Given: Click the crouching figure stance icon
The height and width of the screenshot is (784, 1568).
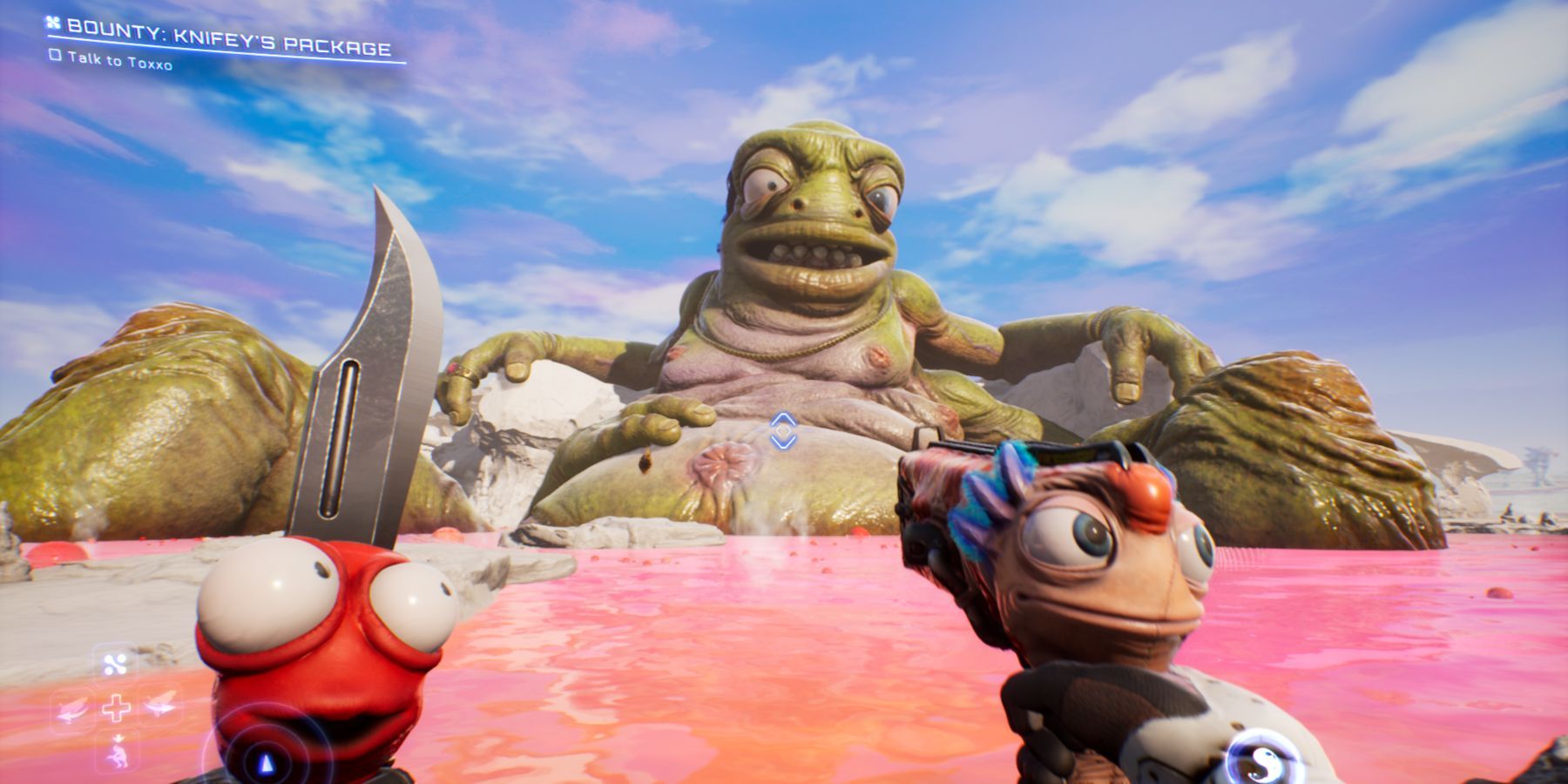Looking at the screenshot, I should tap(118, 756).
